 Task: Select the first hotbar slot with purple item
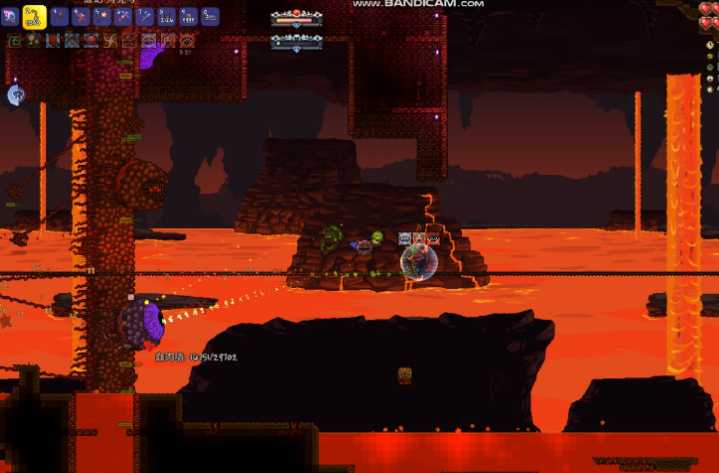tap(10, 15)
